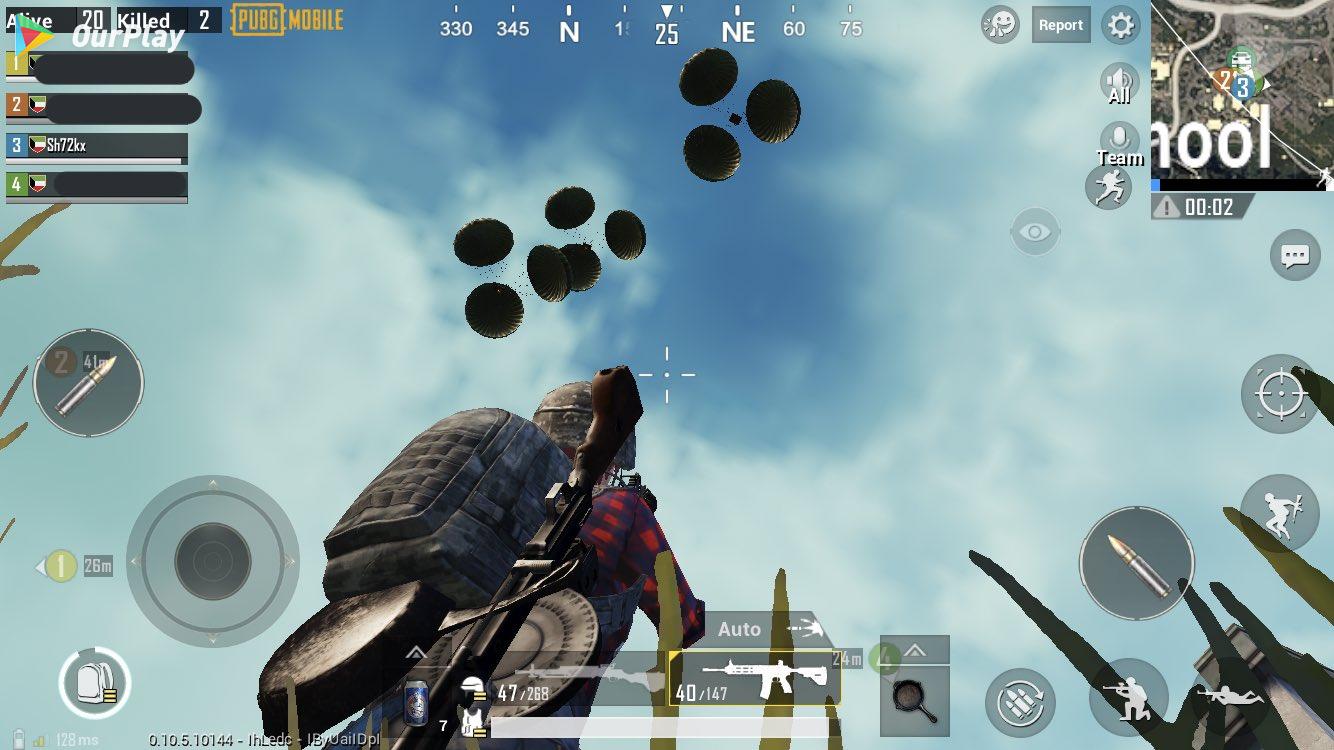Expand the minimap
This screenshot has width=1334, height=750.
1242,90
